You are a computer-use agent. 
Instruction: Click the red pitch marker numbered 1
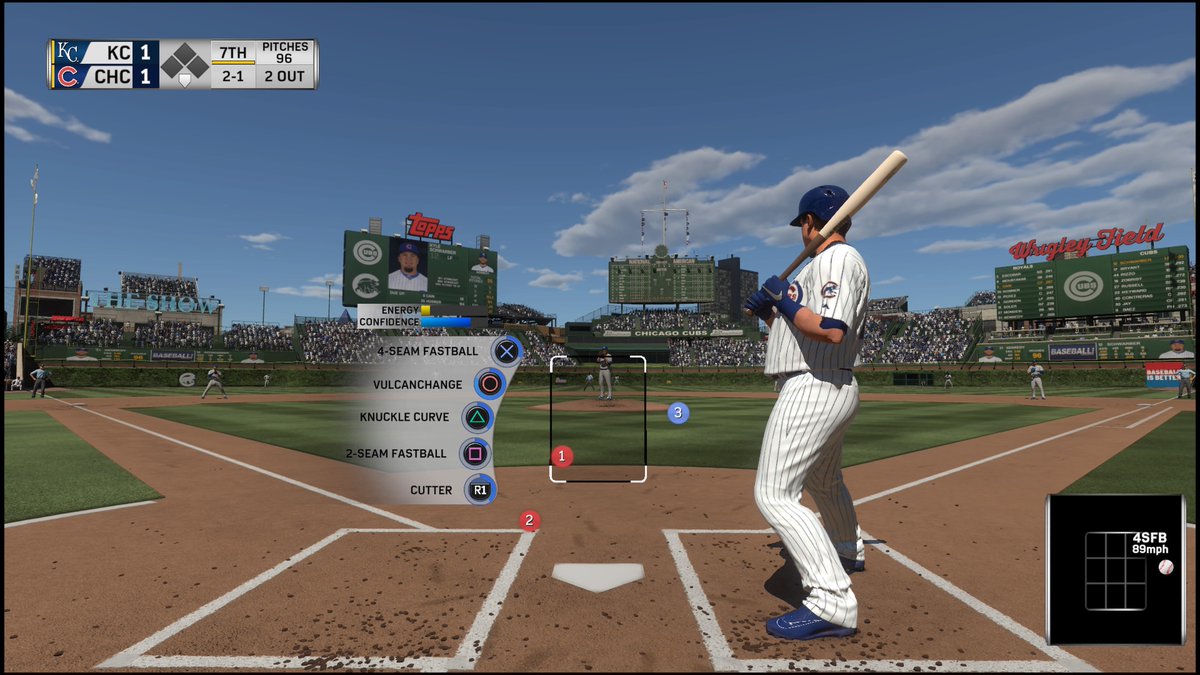point(562,456)
